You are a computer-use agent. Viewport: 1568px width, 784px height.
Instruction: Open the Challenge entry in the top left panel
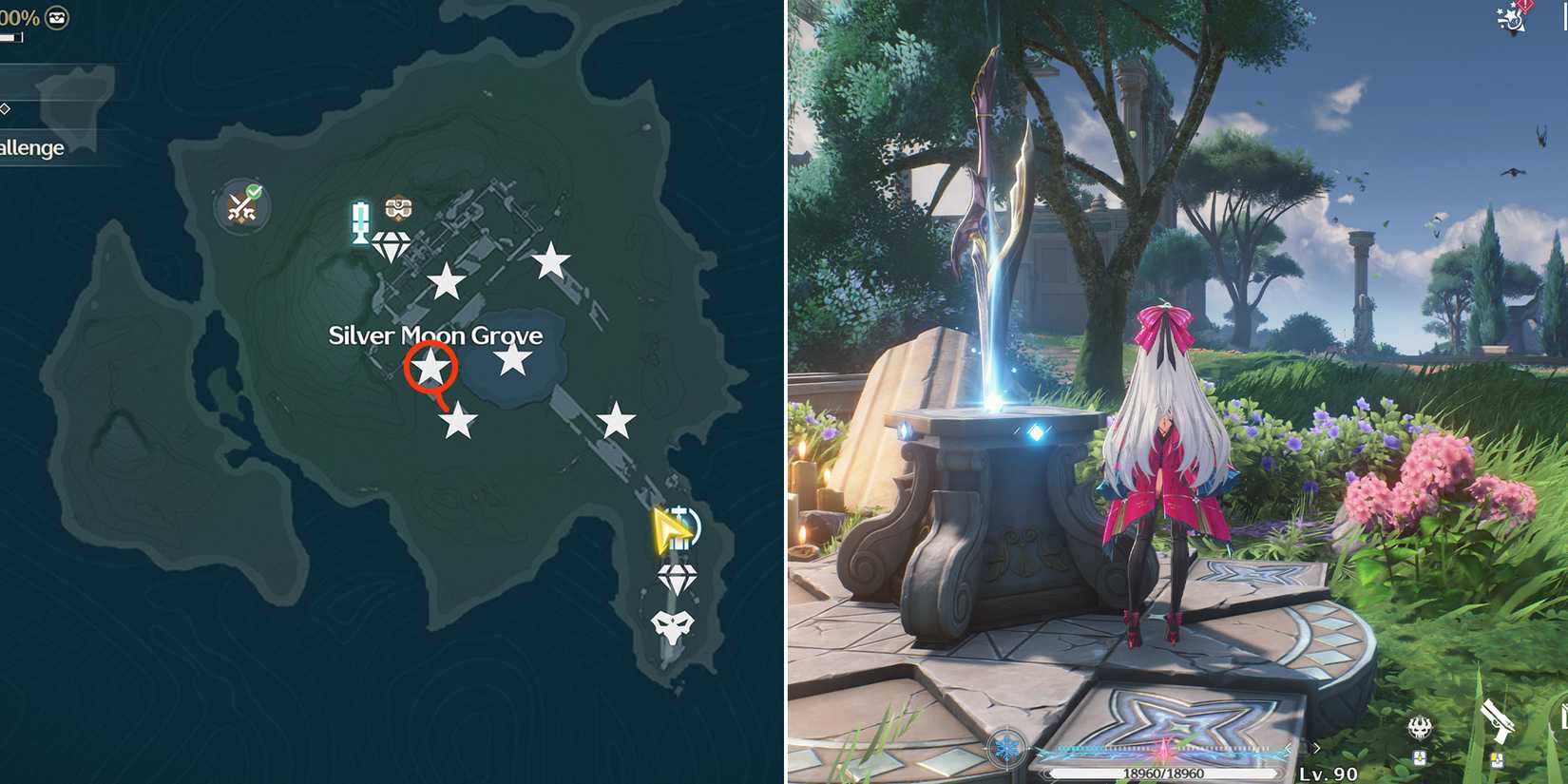[31, 147]
